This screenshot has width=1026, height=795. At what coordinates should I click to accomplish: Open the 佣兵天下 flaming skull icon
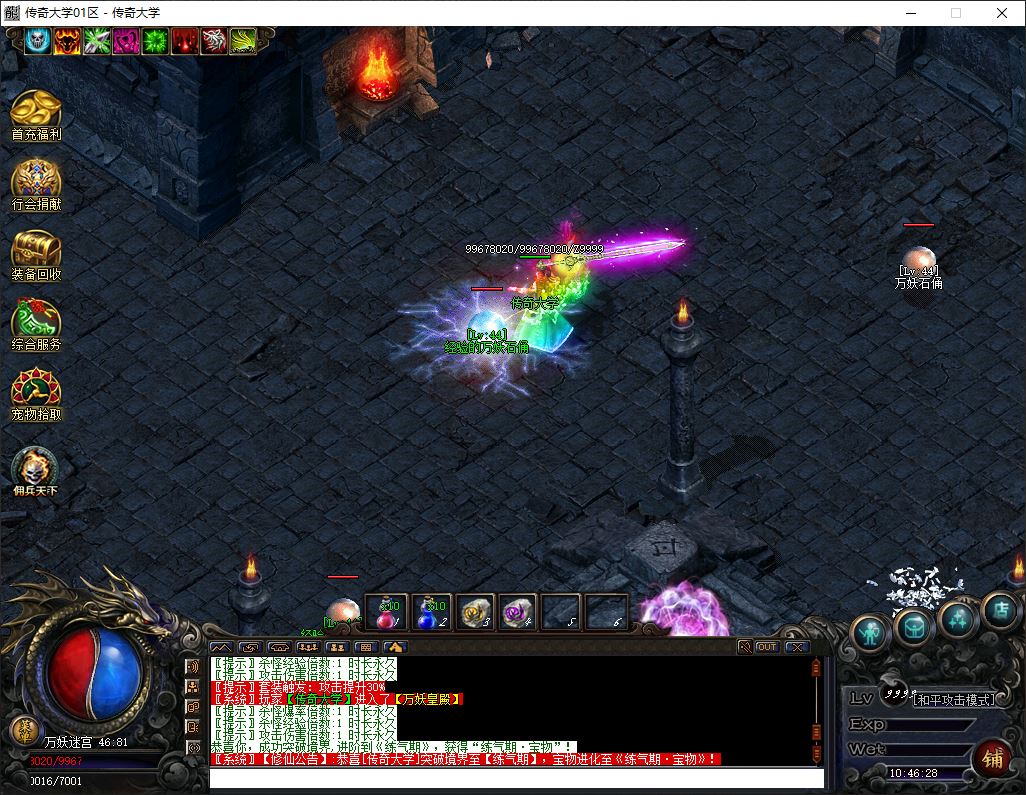click(36, 468)
